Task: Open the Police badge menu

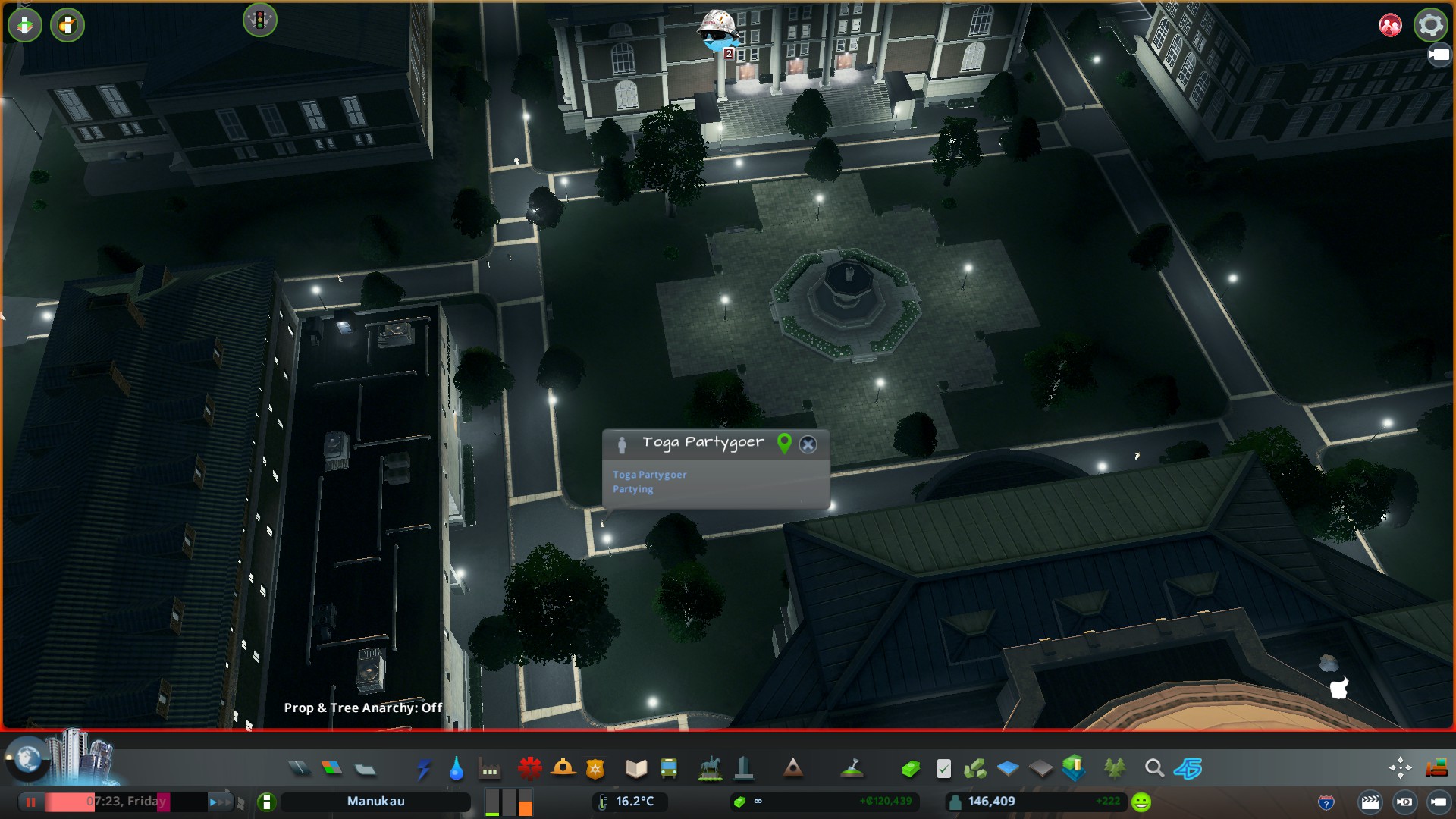Action: tap(595, 769)
